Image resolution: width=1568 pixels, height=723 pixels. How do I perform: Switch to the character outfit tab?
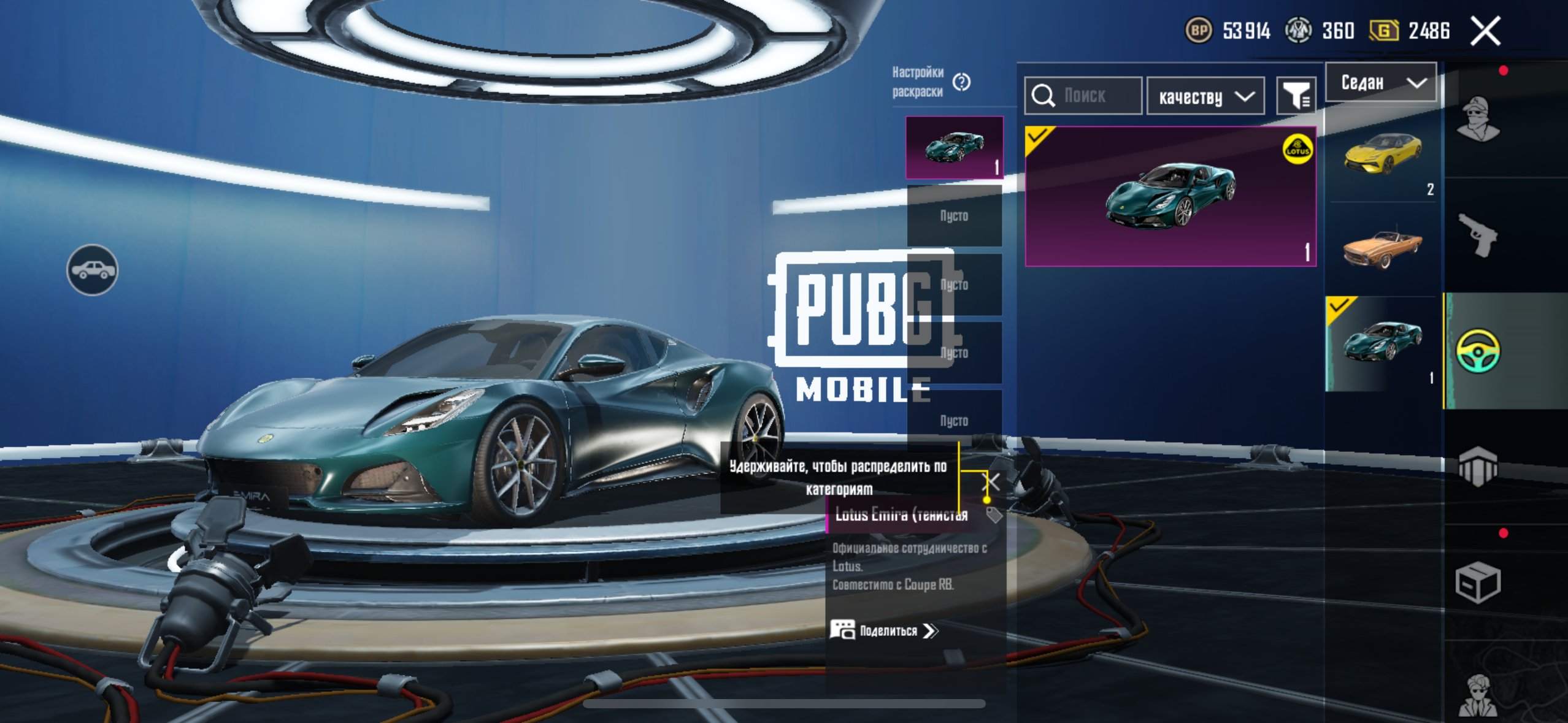pyautogui.click(x=1478, y=120)
